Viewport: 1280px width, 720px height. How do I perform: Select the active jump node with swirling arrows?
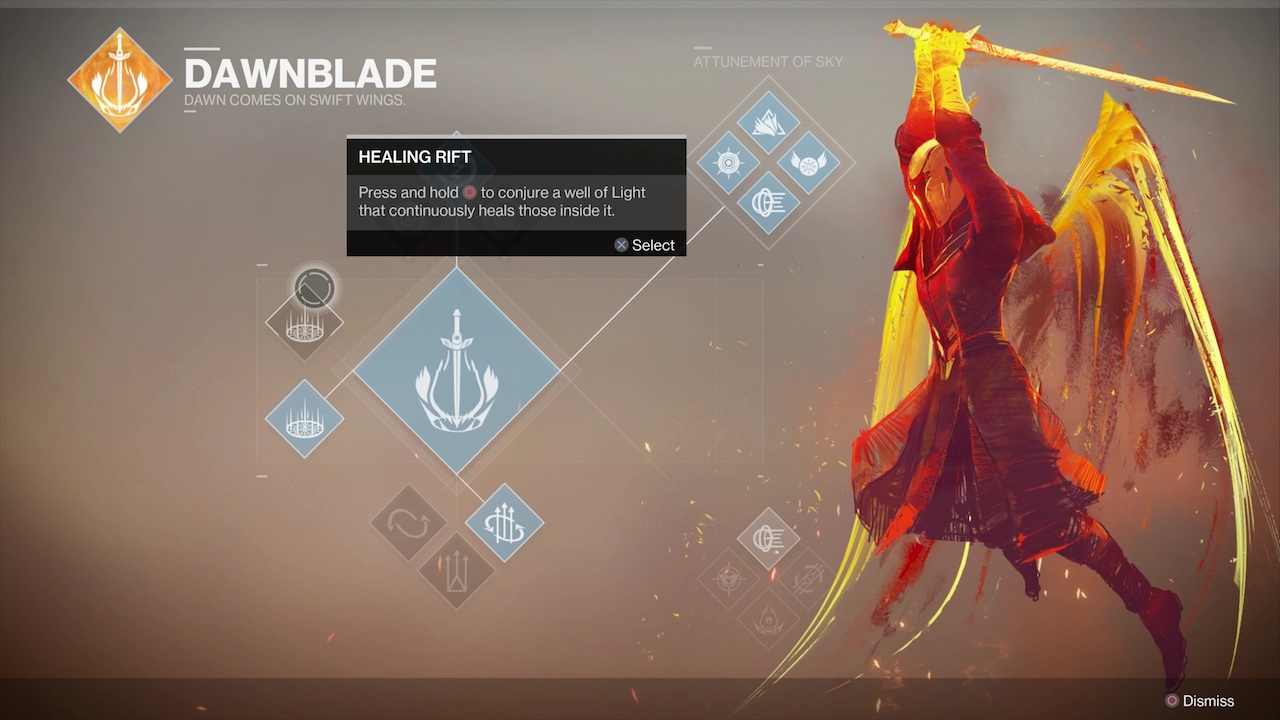tap(504, 522)
